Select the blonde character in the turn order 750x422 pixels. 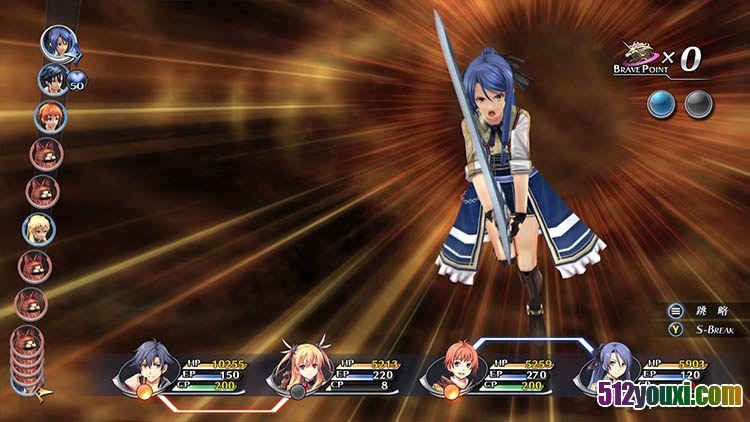click(39, 228)
